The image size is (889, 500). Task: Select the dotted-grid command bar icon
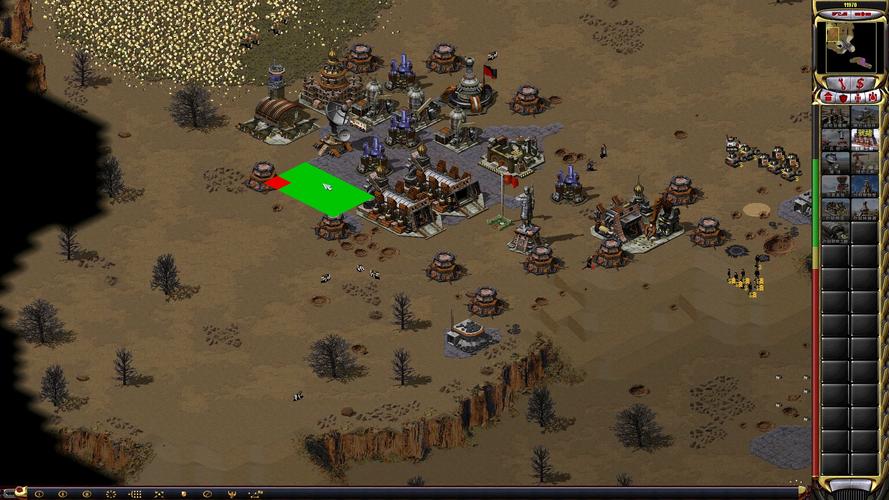(134, 494)
